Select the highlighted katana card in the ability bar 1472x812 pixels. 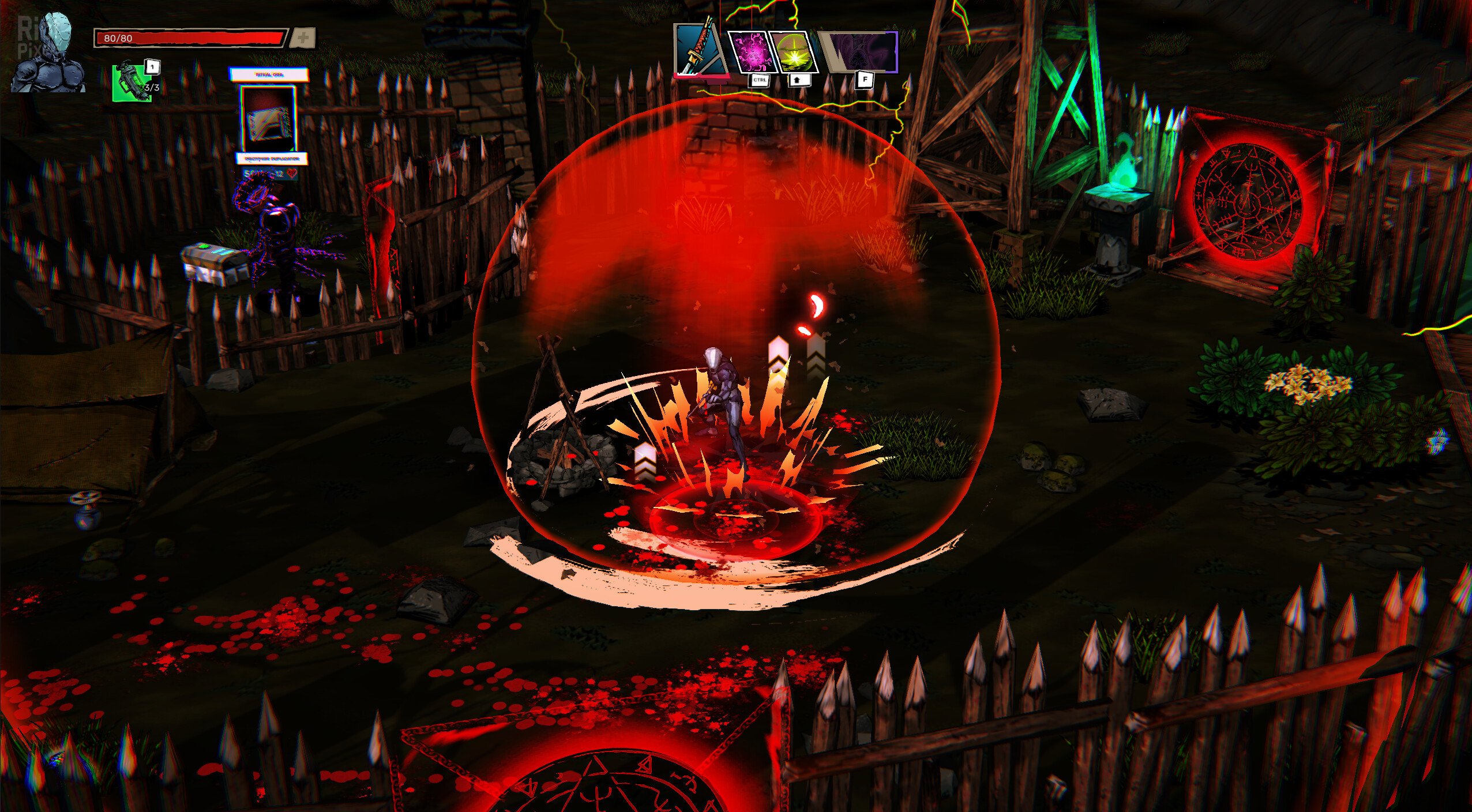click(x=698, y=49)
